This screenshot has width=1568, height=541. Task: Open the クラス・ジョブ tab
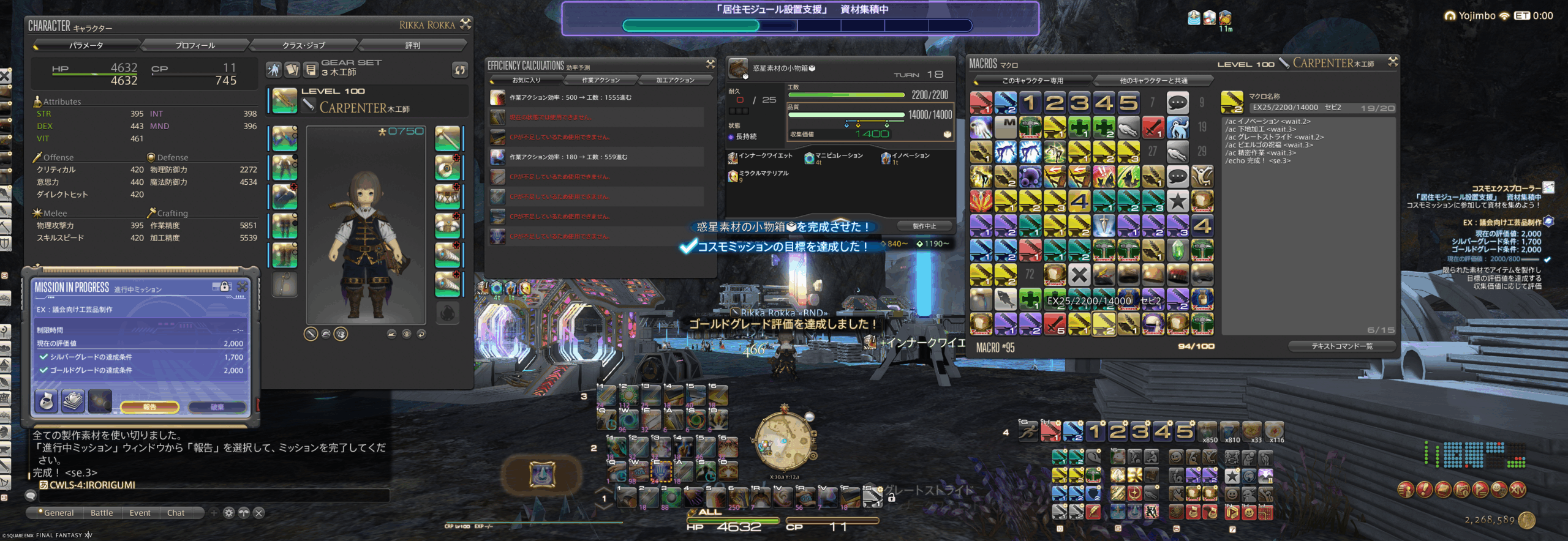click(303, 45)
